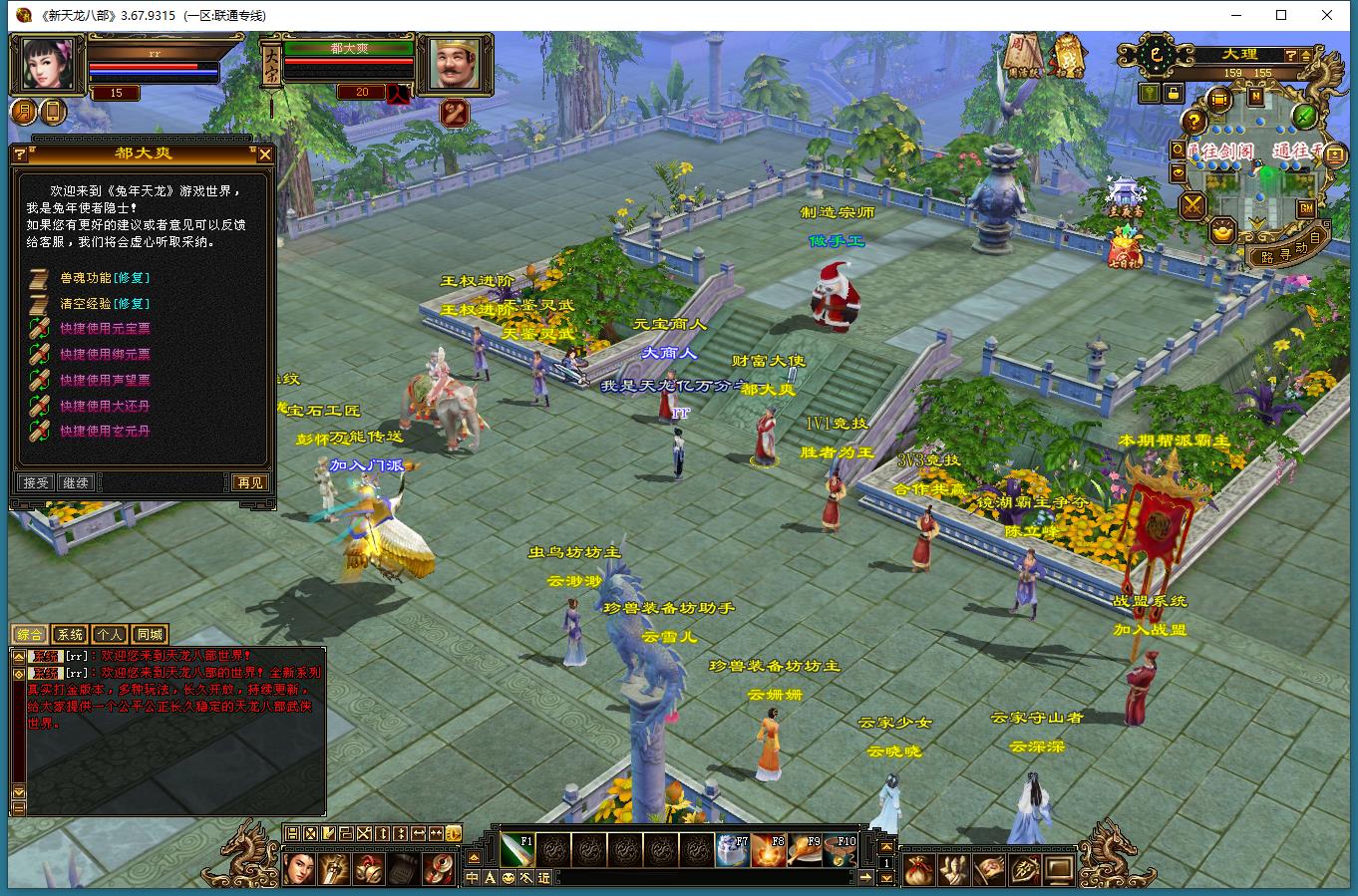Maximize the game window

pos(1281,15)
